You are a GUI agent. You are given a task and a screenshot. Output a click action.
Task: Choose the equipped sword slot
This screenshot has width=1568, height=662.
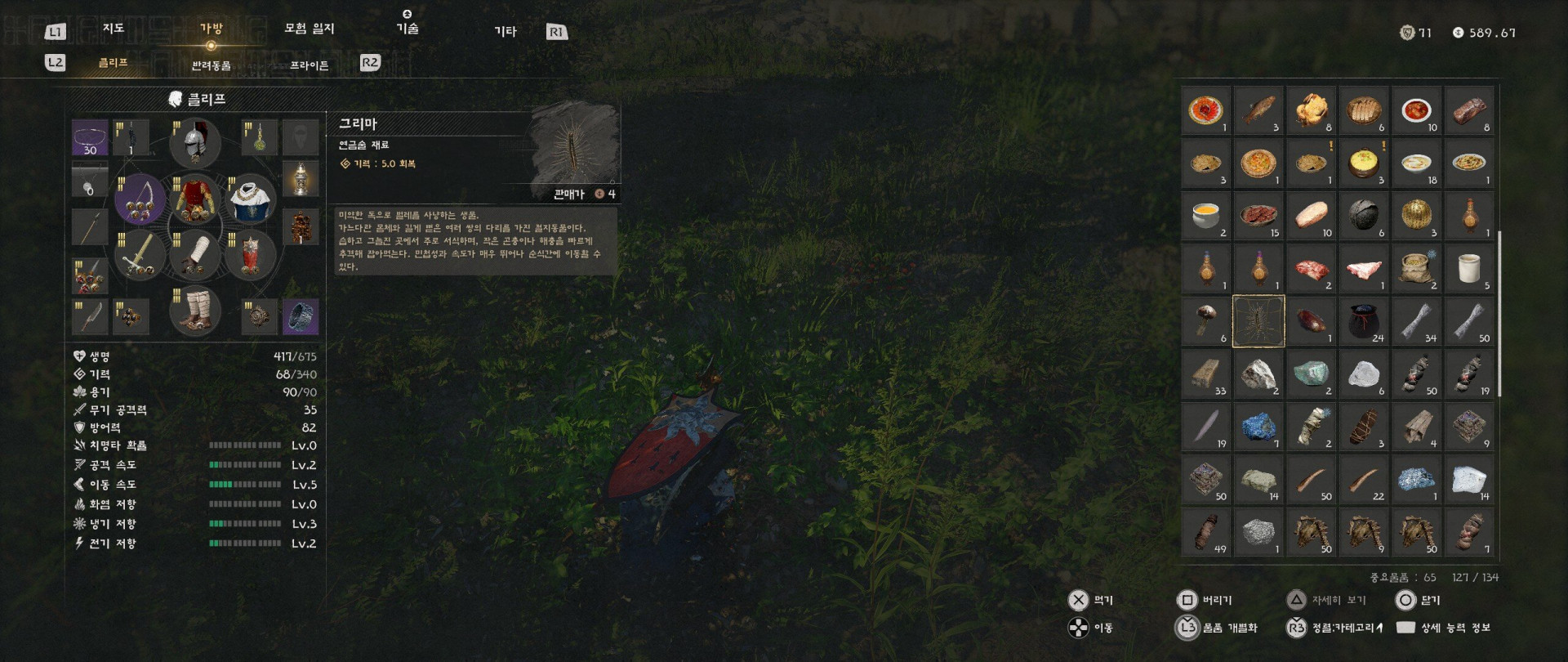click(140, 254)
